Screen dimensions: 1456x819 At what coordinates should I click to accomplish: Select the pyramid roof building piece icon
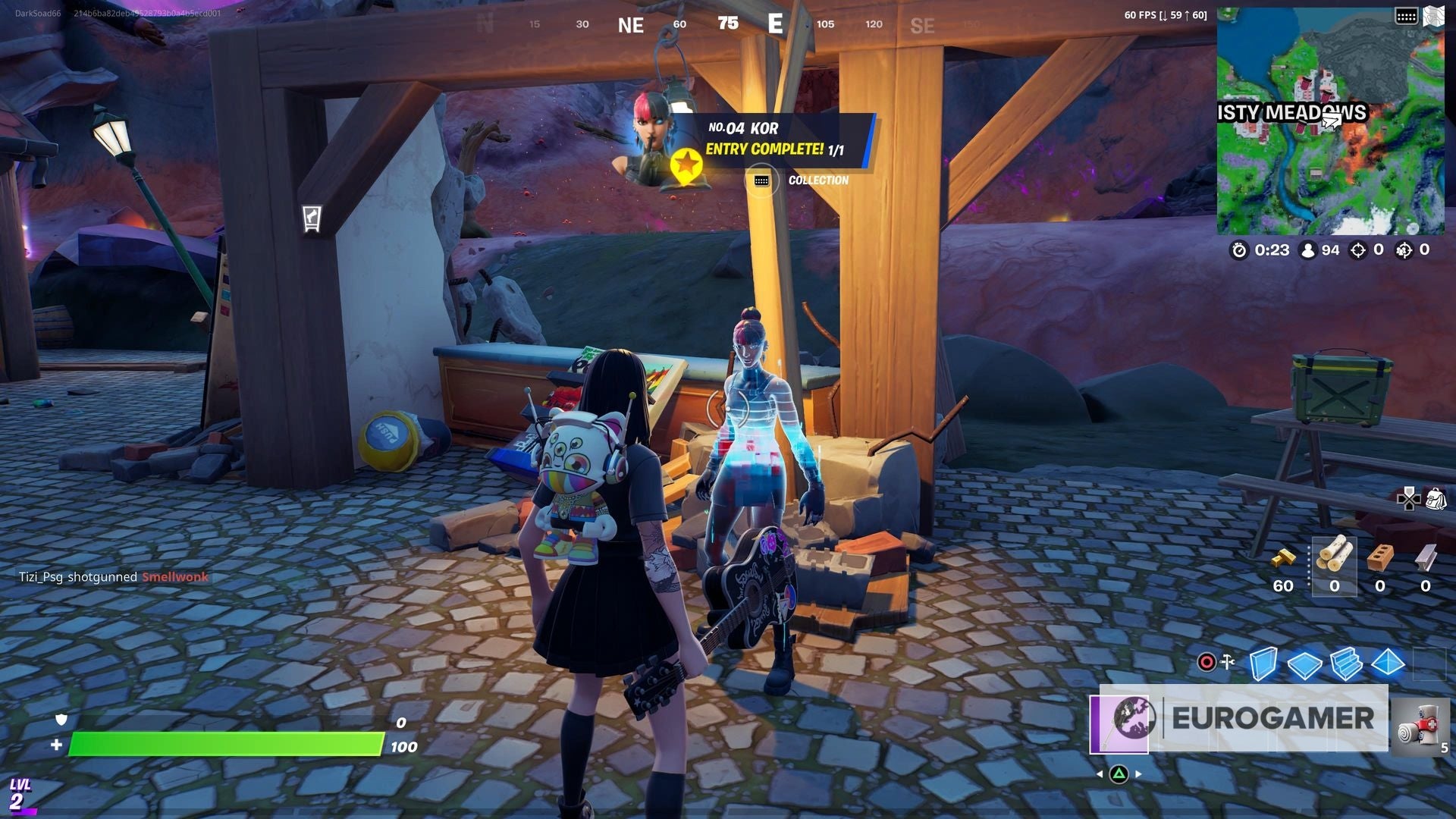pos(1388,663)
